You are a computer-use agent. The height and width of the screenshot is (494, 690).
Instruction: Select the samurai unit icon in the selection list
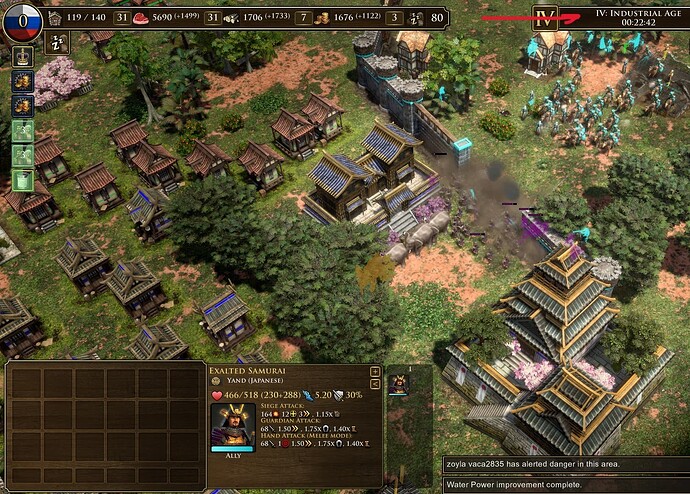398,385
